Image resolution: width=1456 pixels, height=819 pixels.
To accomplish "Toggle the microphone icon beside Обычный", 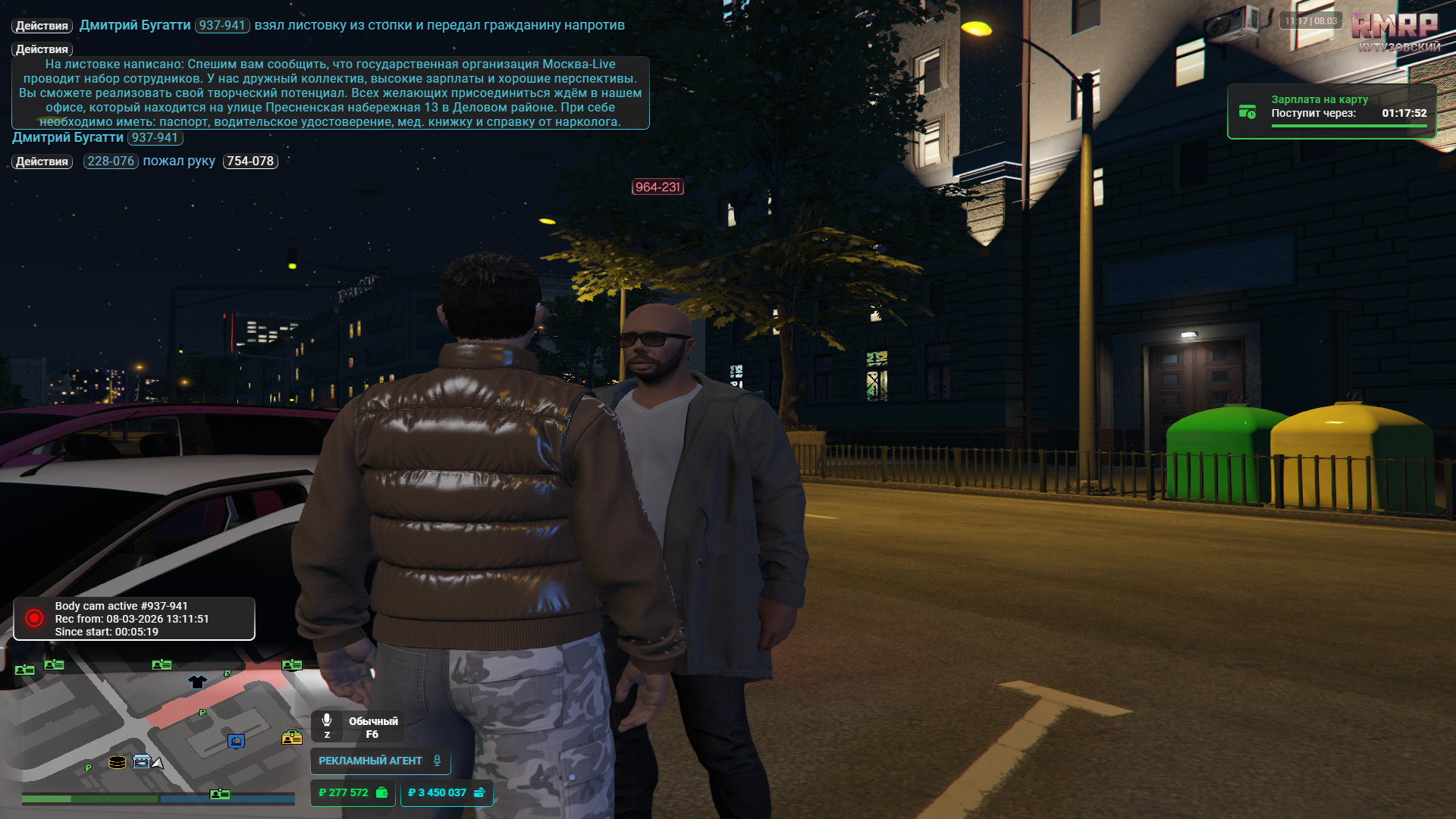I will (x=327, y=720).
